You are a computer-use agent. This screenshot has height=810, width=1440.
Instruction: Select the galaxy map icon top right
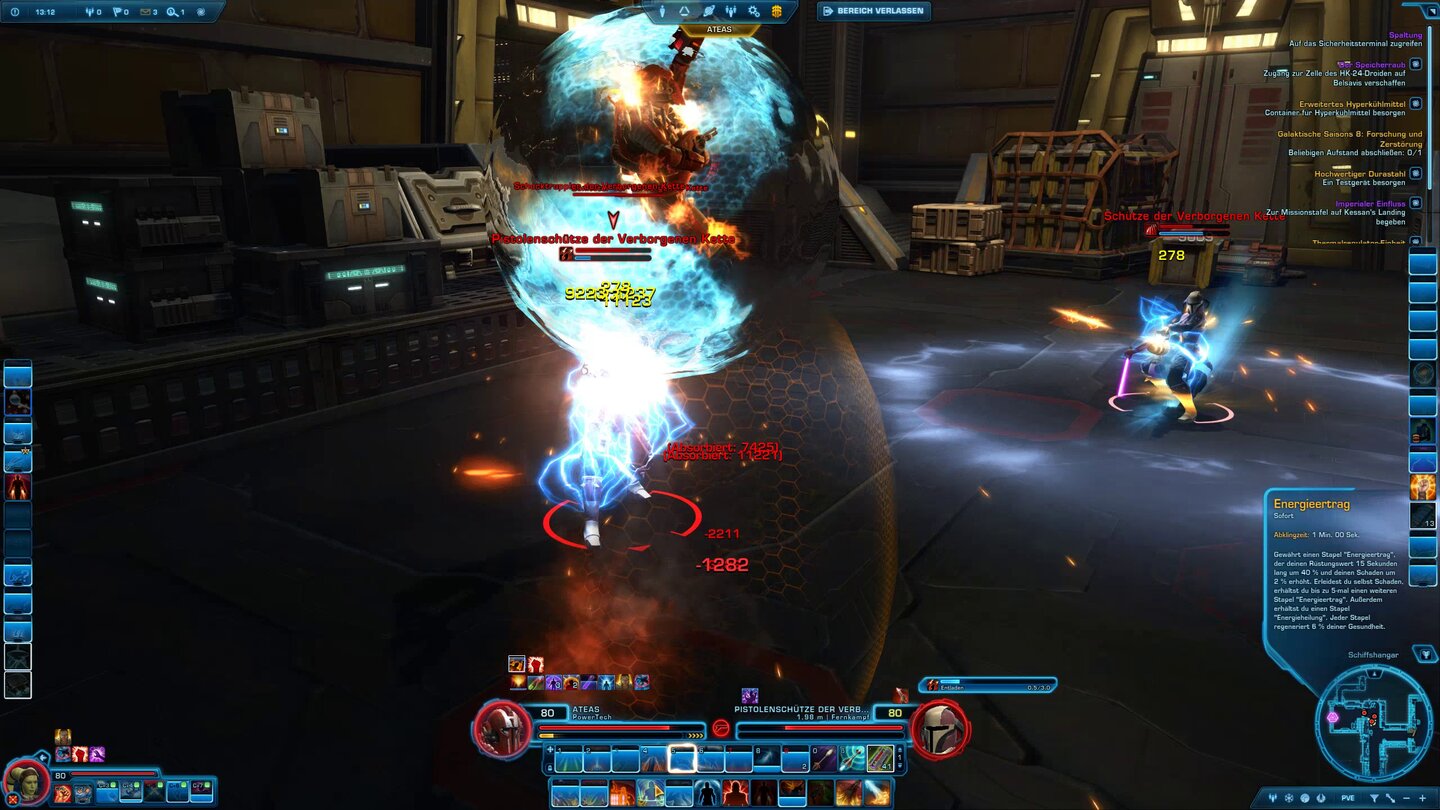point(708,11)
